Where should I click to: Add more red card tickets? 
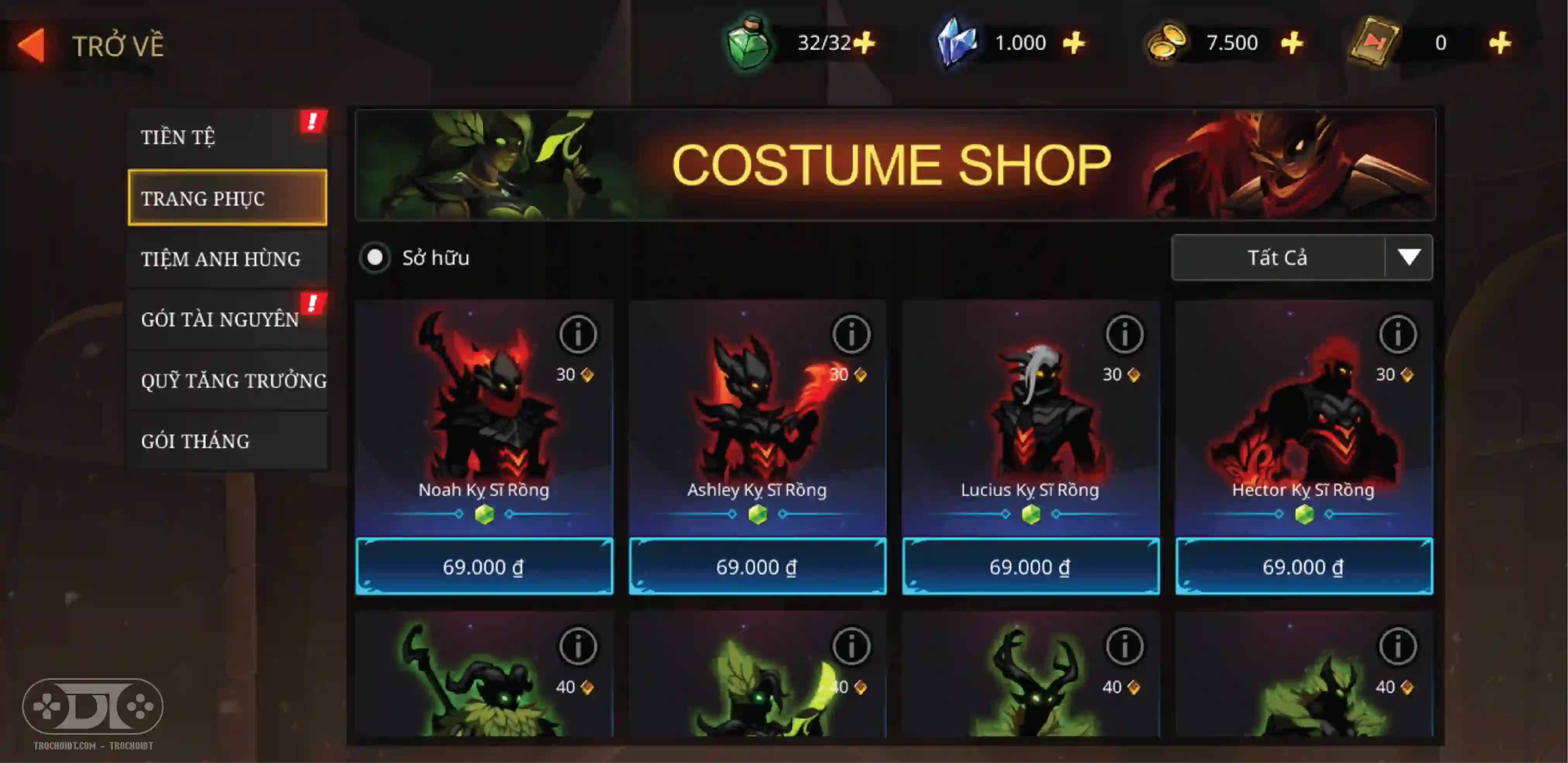(1500, 43)
